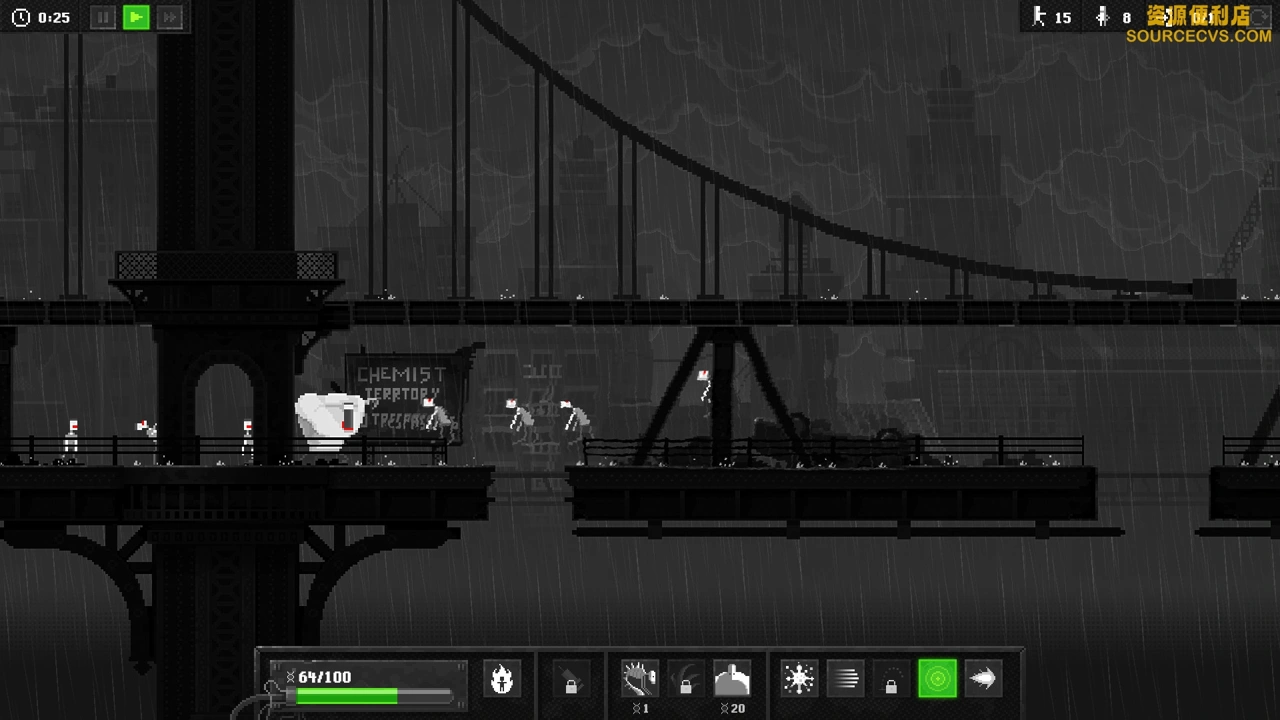Screen dimensions: 1280x720
Task: Trigger the rightward dash arrow ability
Action: 983,679
